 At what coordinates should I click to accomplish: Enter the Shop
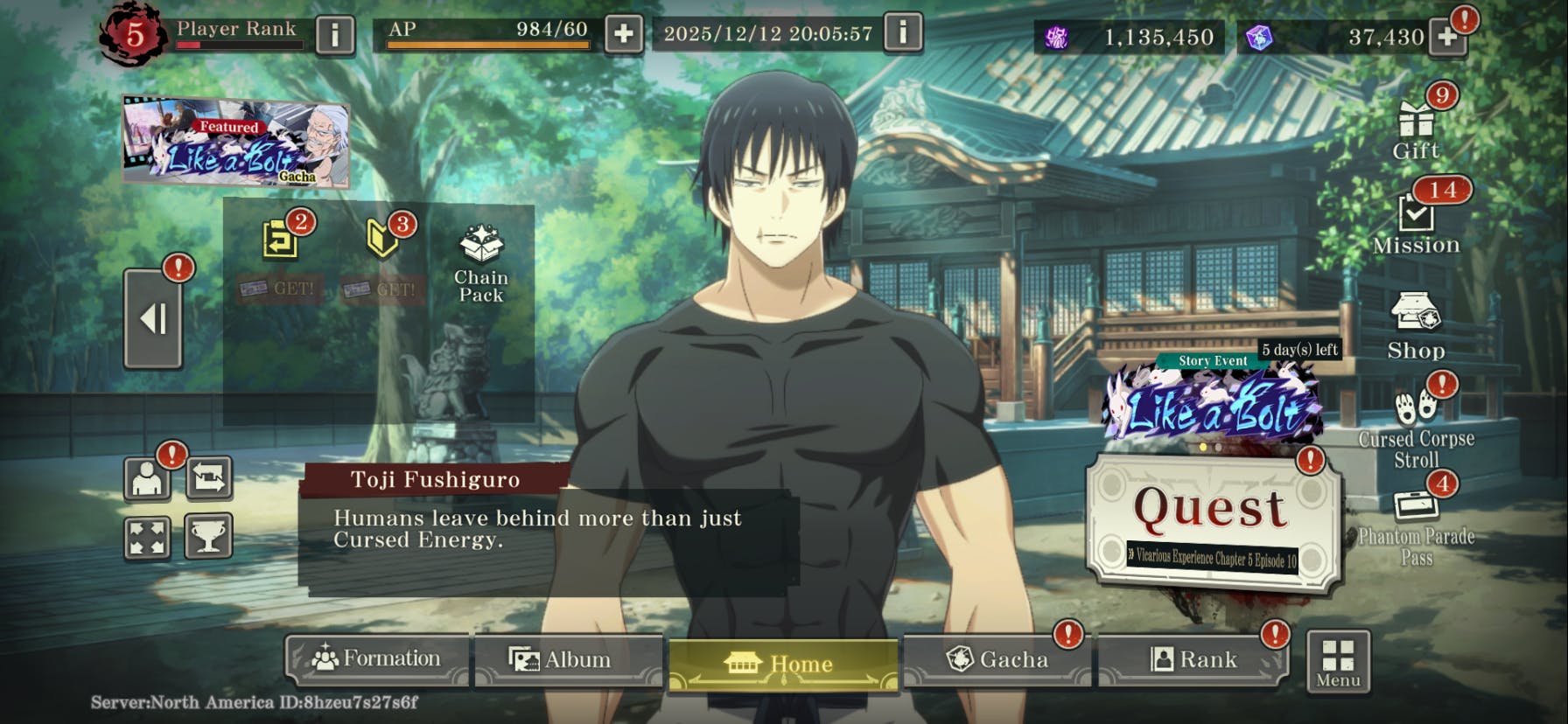1416,327
